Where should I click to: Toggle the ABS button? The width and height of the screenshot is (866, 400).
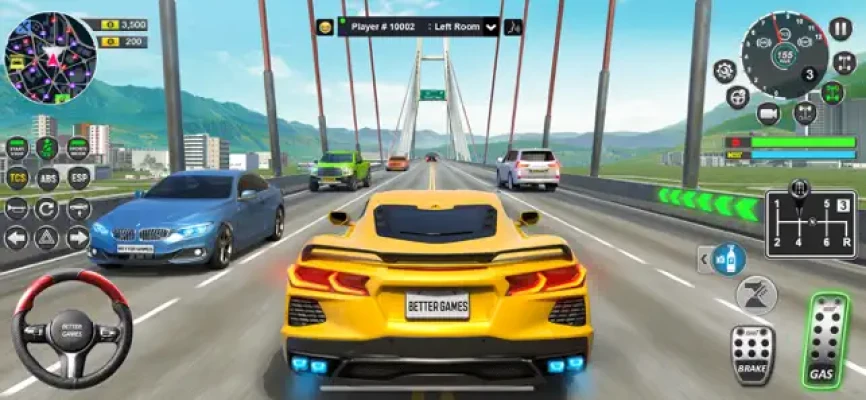[47, 178]
